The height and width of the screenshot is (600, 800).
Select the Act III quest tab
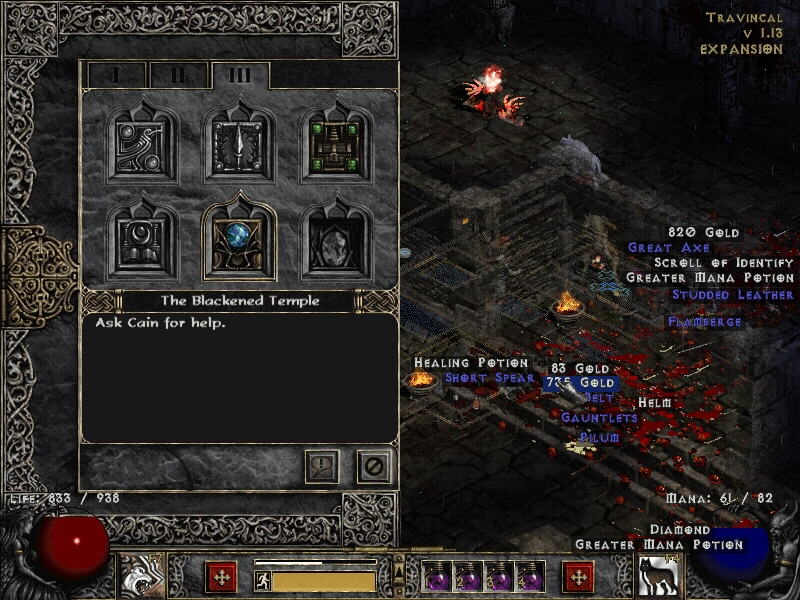[x=240, y=75]
